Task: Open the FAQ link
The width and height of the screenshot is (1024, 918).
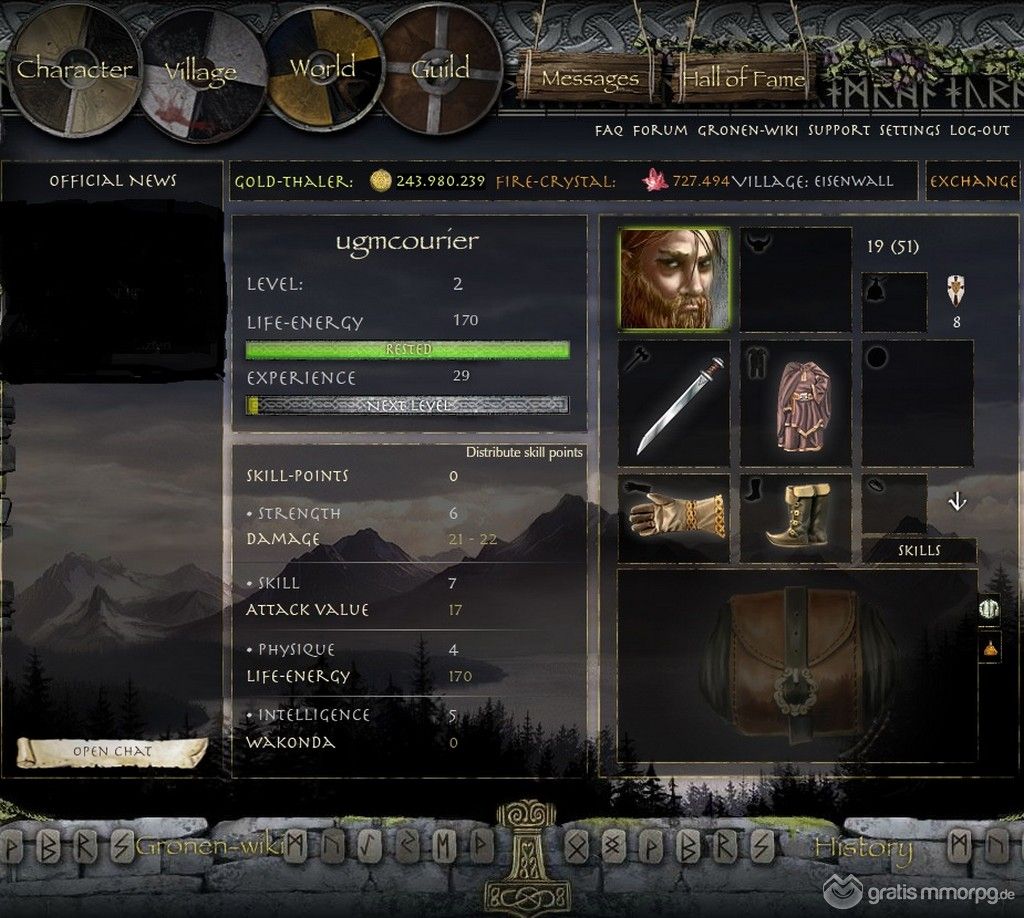Action: click(x=609, y=130)
